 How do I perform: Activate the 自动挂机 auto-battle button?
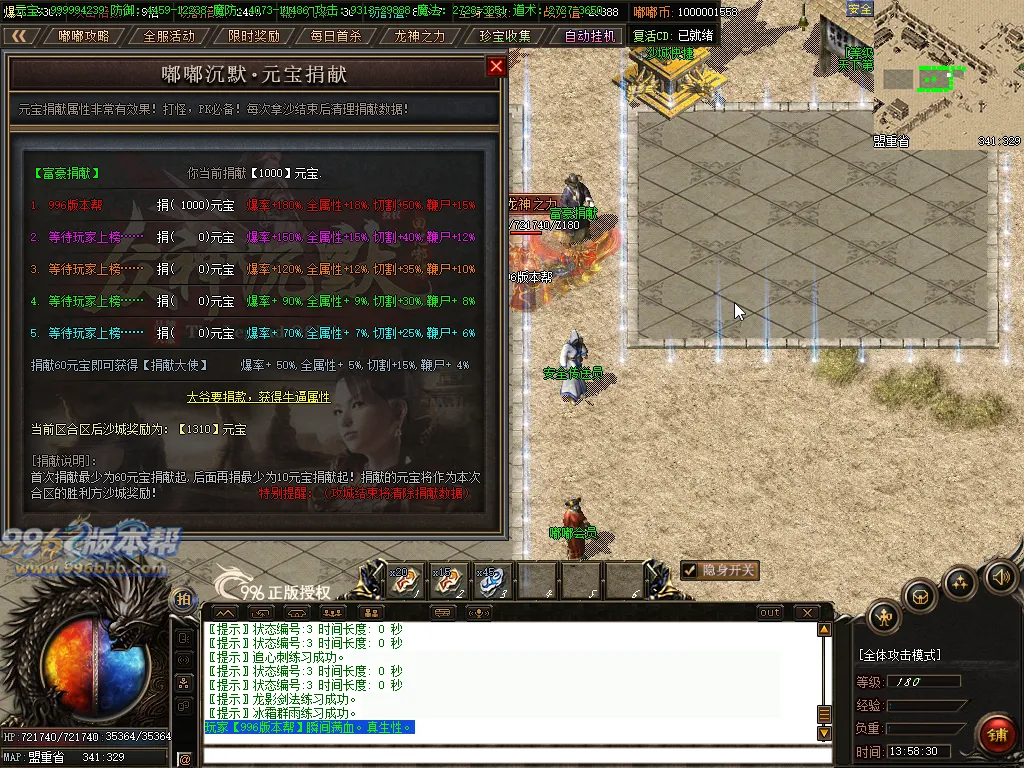590,35
